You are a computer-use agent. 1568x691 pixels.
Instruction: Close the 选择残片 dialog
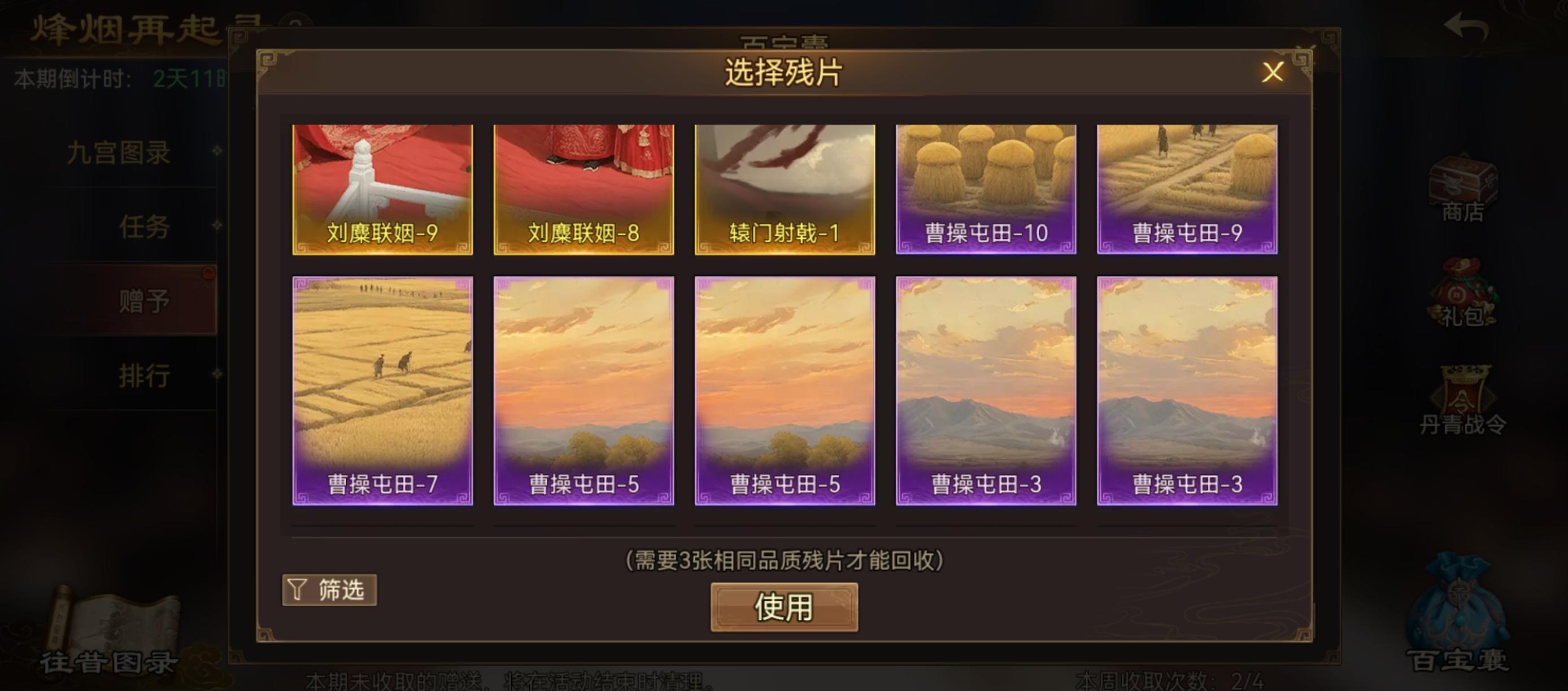tap(1274, 72)
